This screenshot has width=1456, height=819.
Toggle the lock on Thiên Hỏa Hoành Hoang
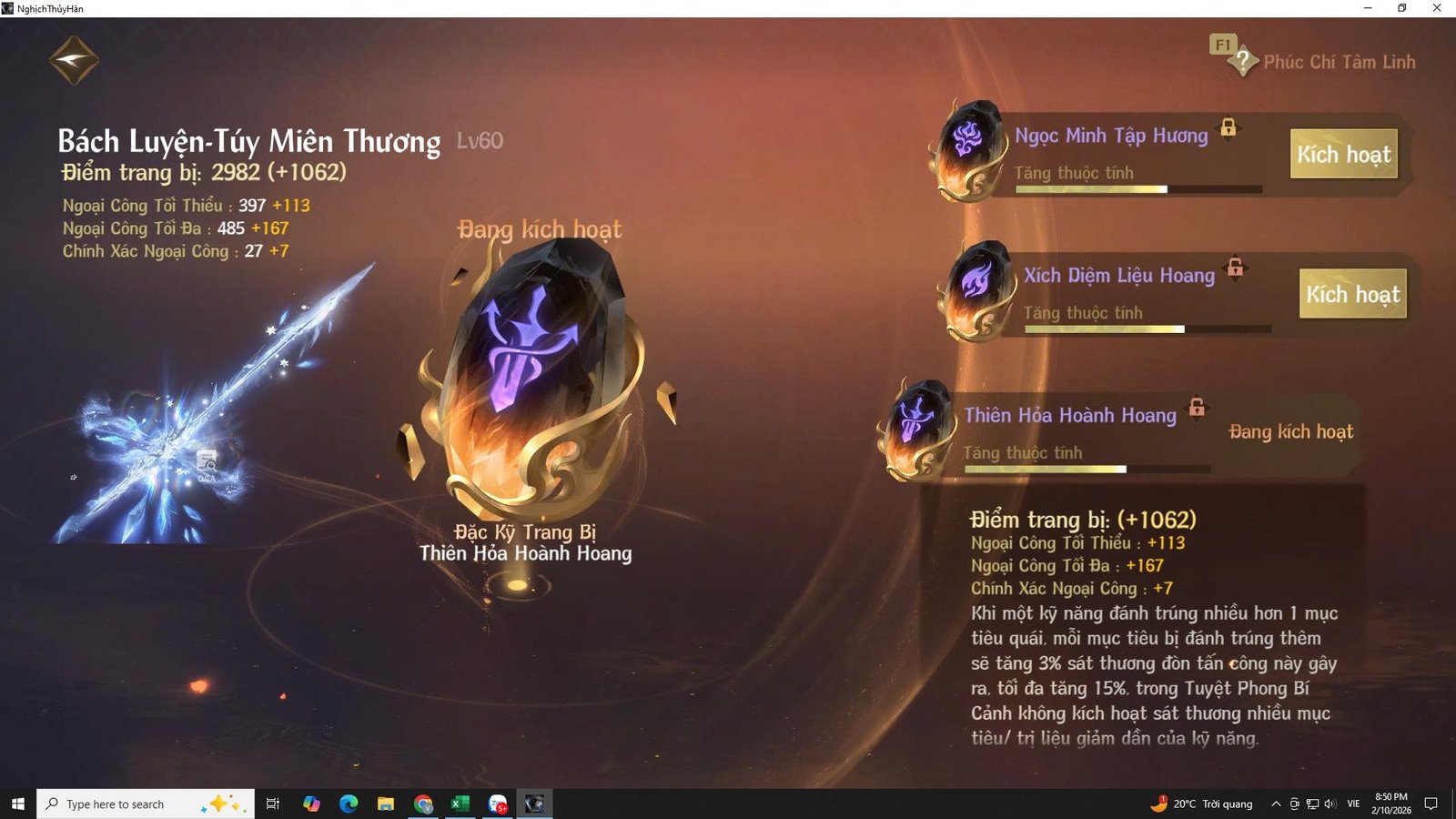(x=1196, y=409)
